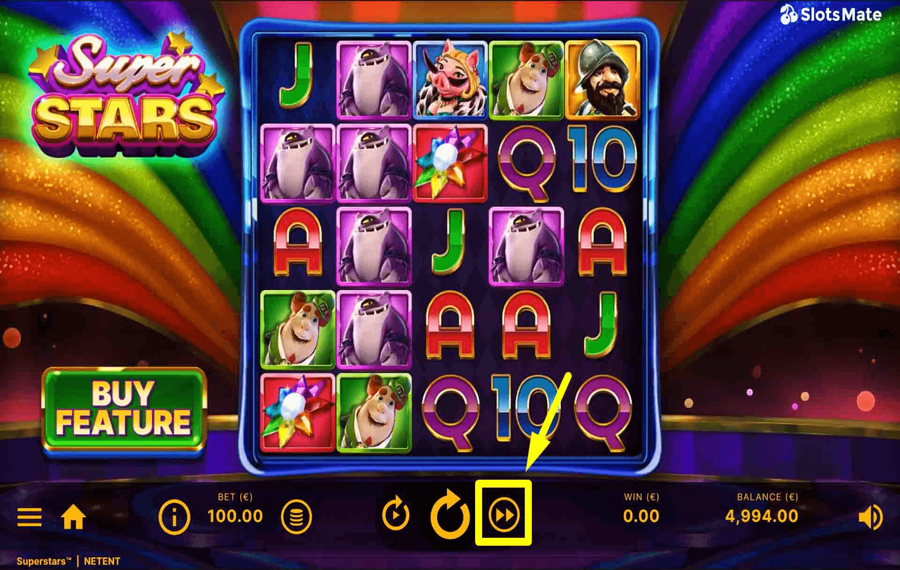Mute the game sound
Viewport: 900px width, 570px height.
pyautogui.click(x=870, y=517)
